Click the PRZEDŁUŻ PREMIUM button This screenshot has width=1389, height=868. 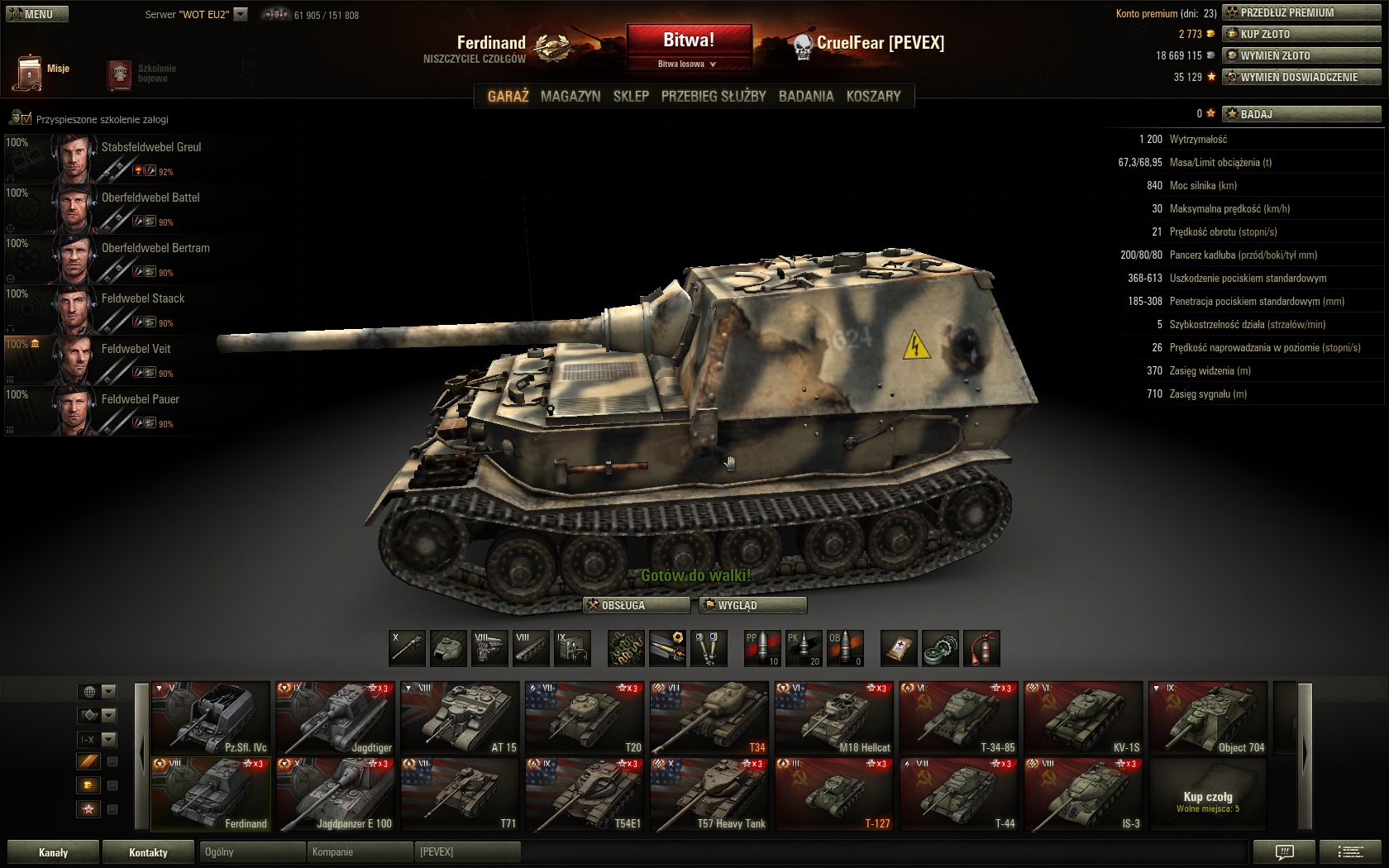coord(1301,12)
